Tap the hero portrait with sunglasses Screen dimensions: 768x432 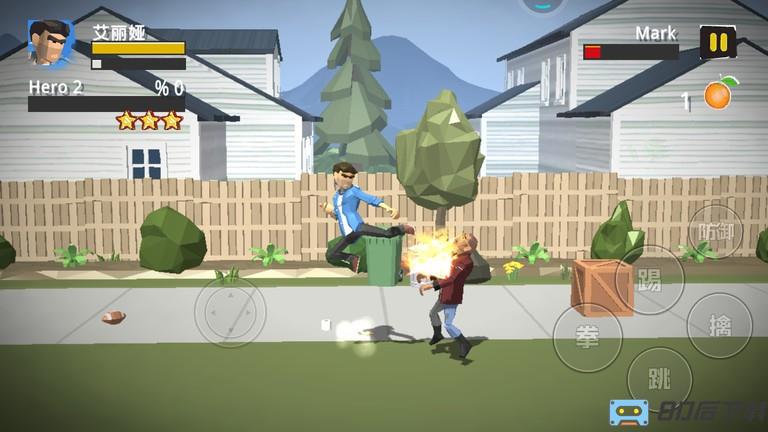(x=50, y=44)
